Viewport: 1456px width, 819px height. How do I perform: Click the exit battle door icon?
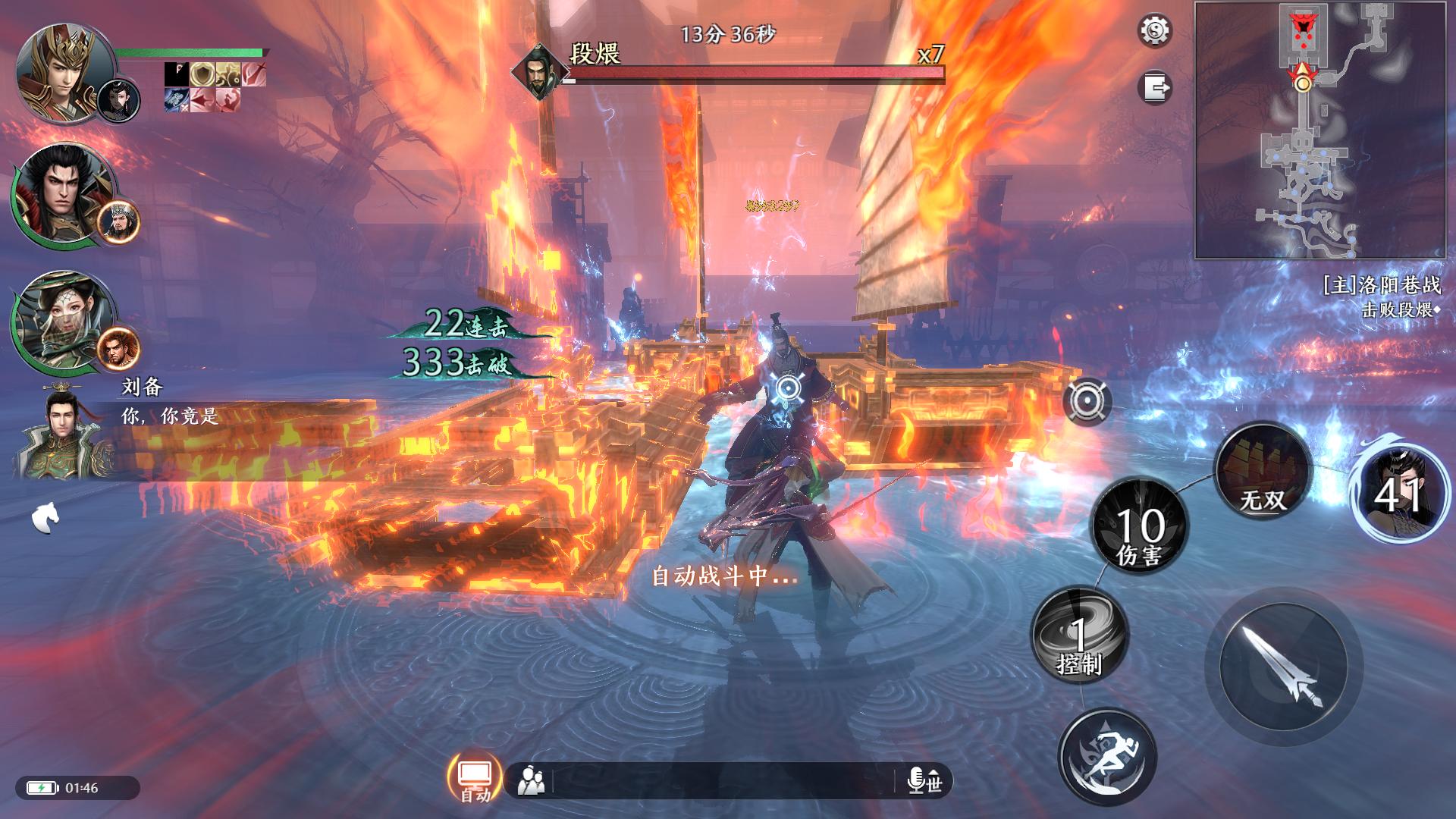tap(1155, 87)
